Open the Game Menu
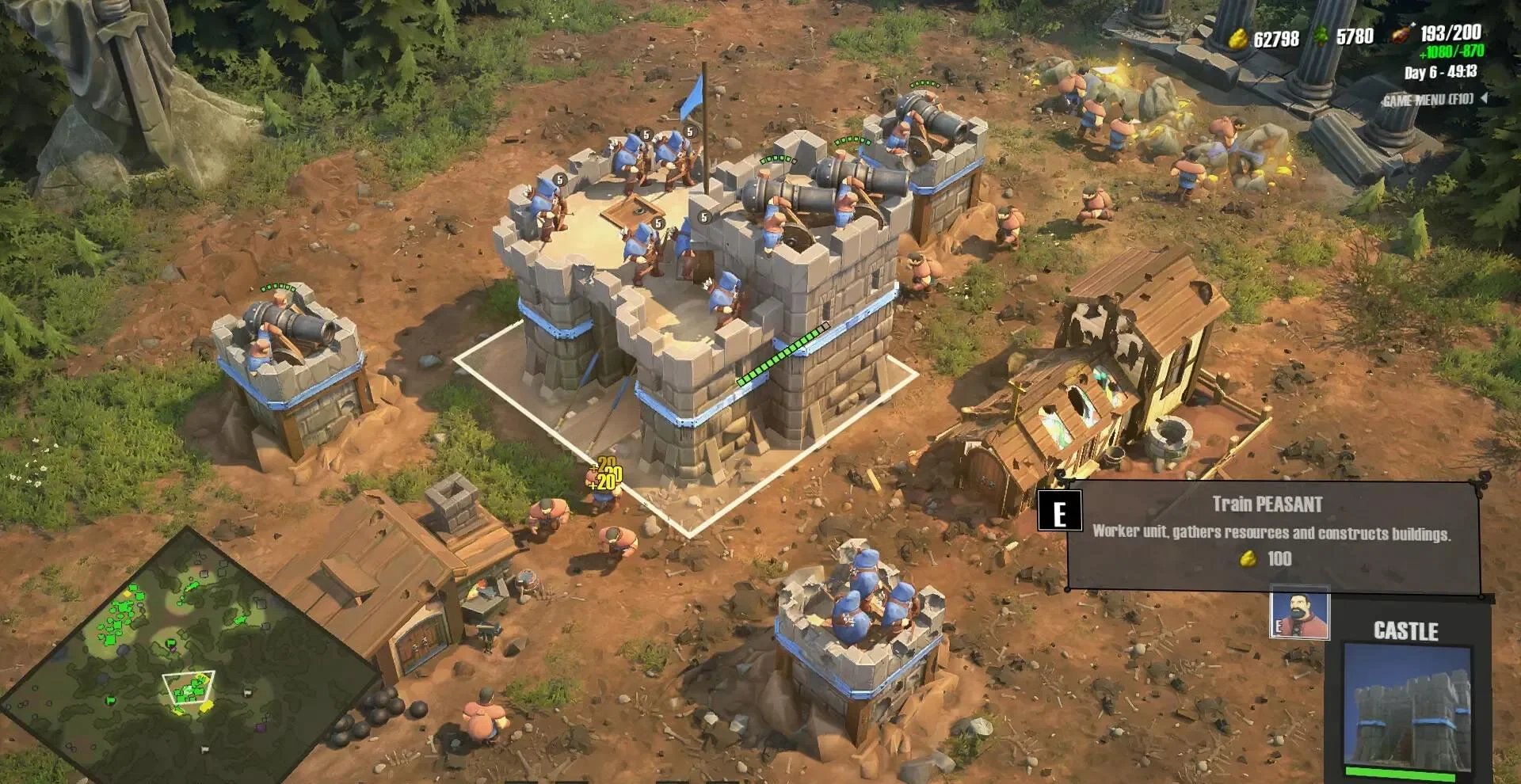This screenshot has width=1521, height=784. 1428,100
